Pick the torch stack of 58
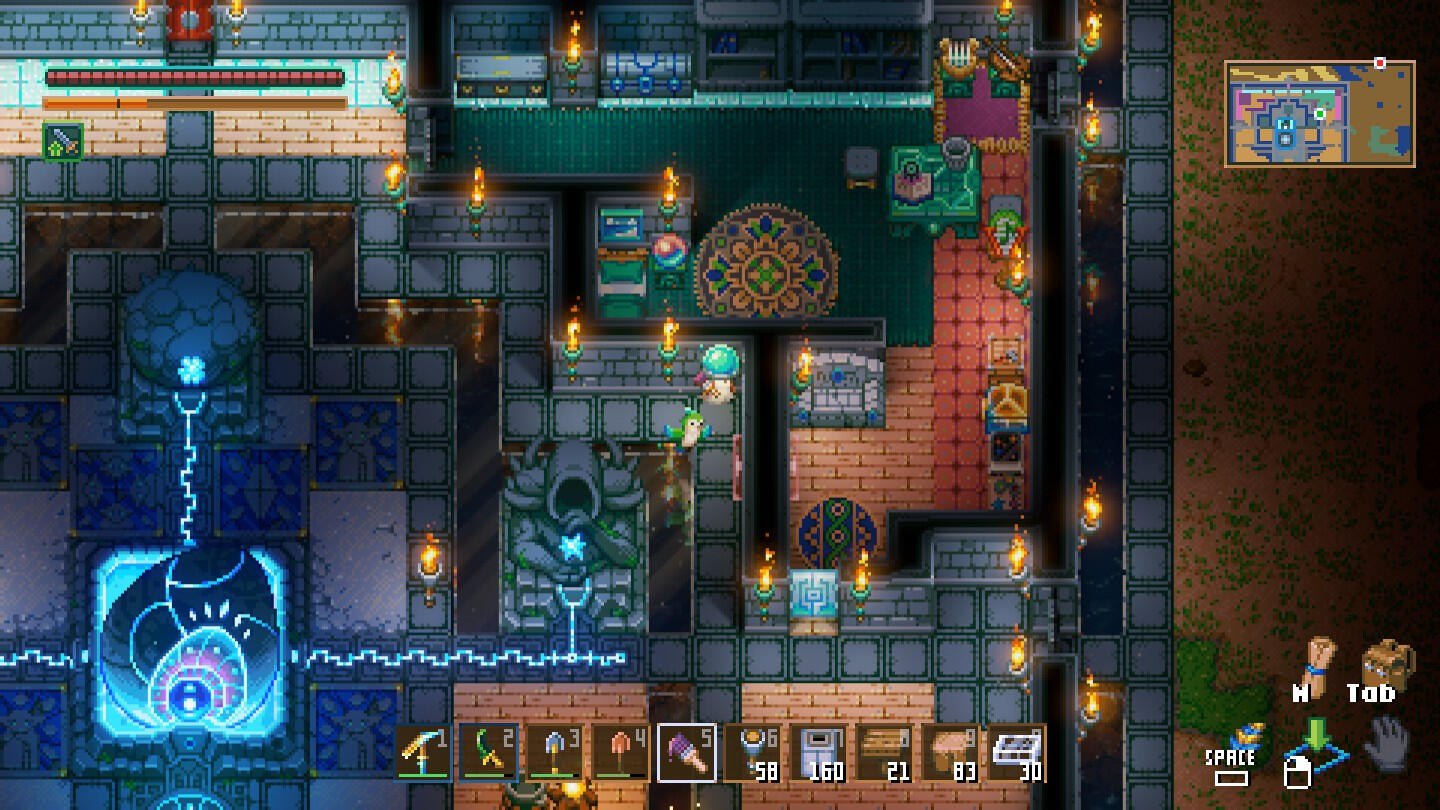The width and height of the screenshot is (1440, 810). point(753,753)
